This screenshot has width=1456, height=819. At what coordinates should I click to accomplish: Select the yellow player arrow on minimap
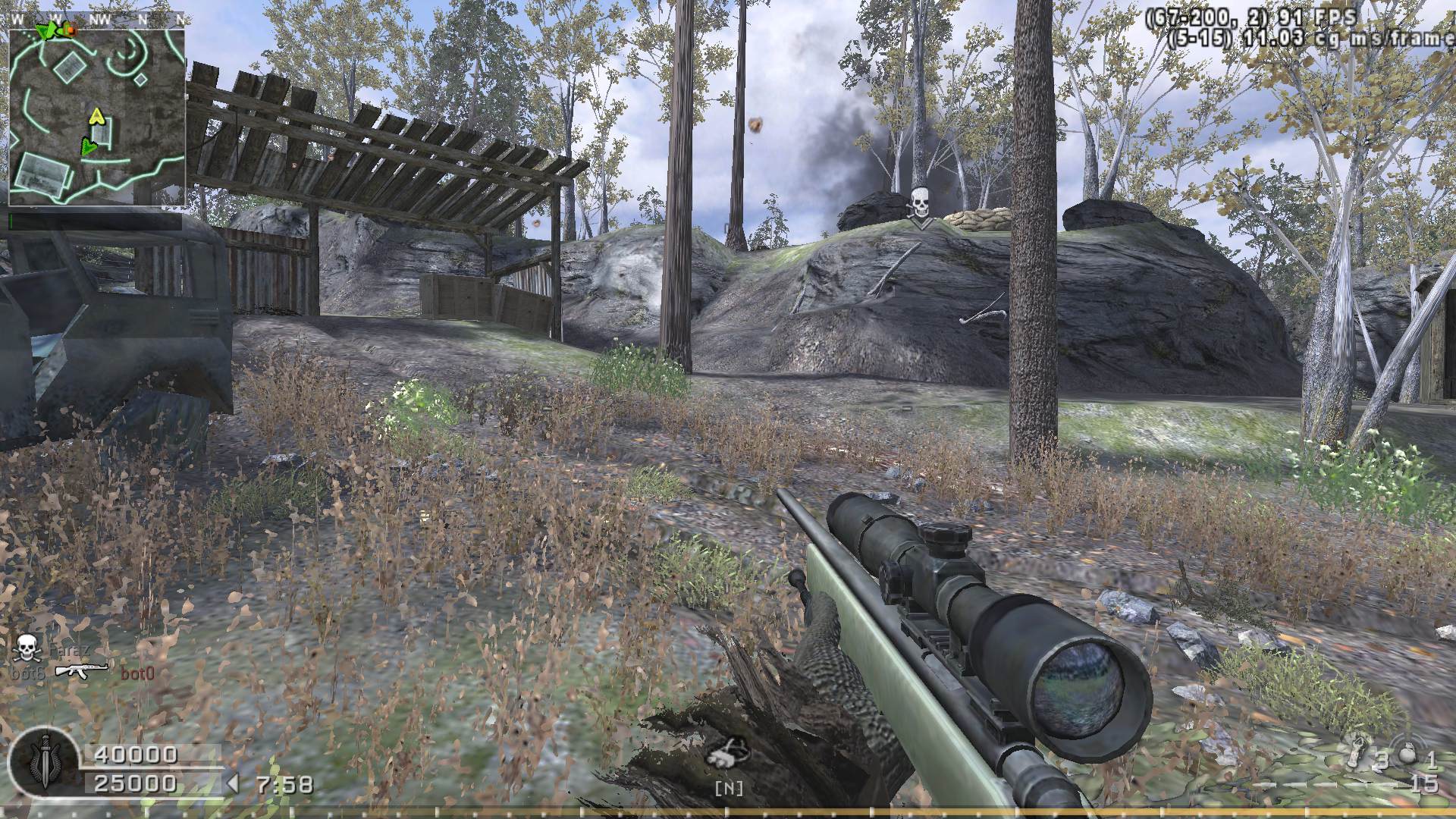(96, 117)
